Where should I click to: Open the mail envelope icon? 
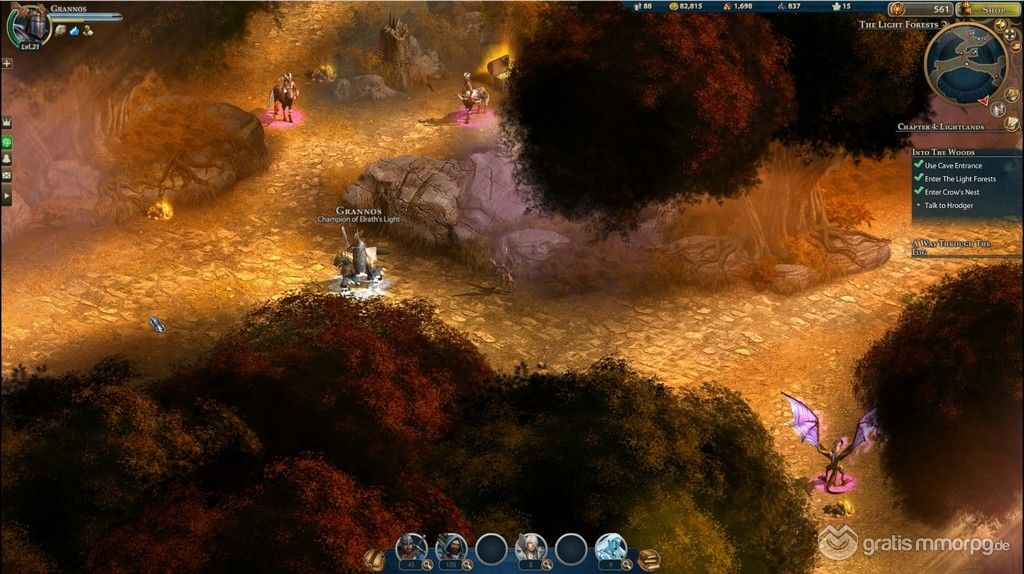pos(7,176)
